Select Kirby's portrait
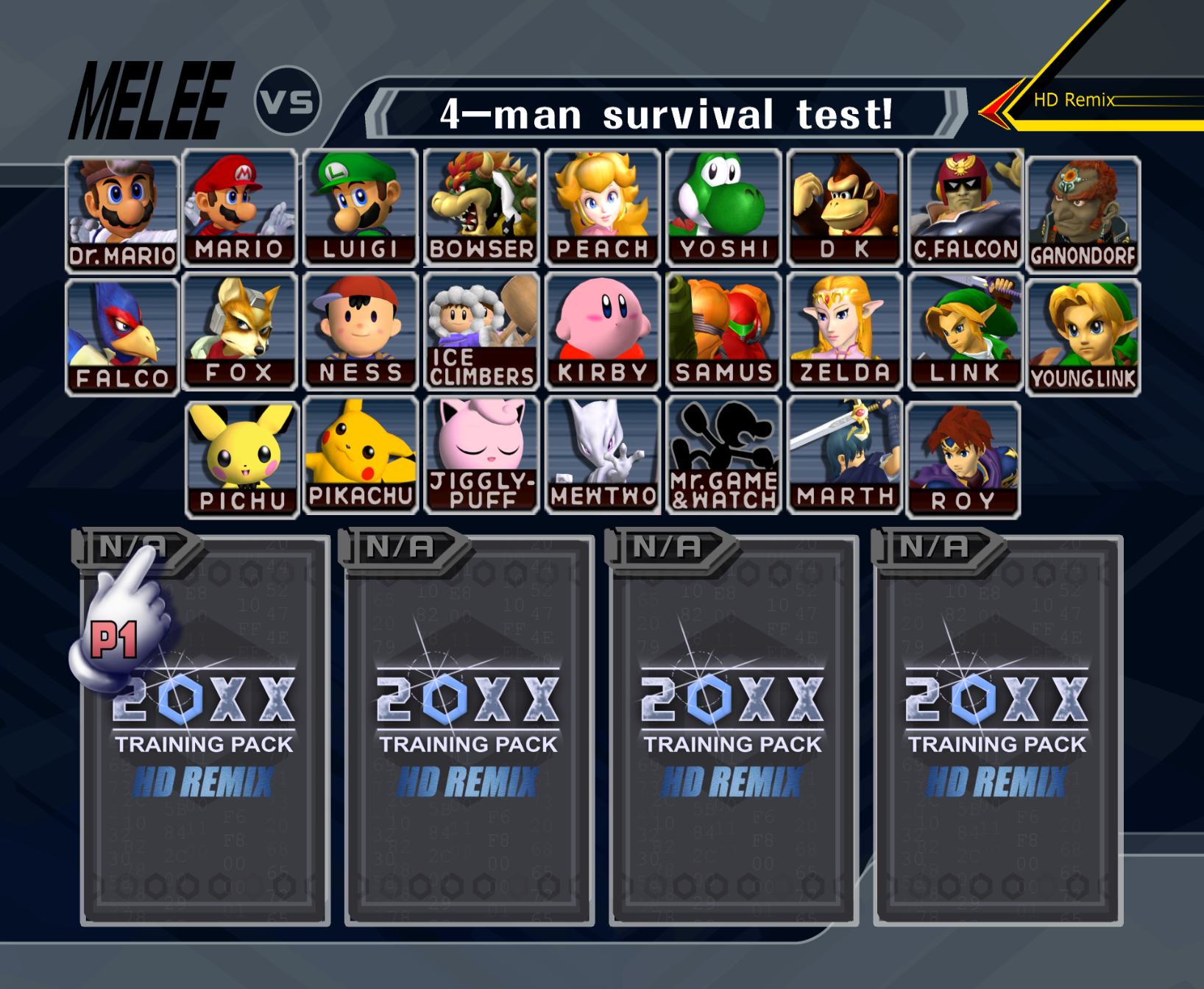1204x989 pixels. 603,331
